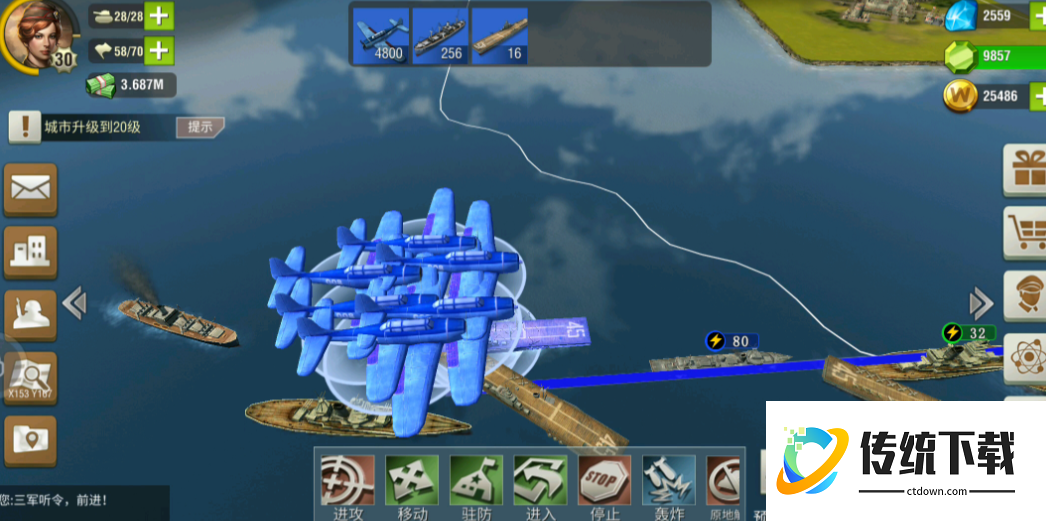Screen dimensions: 1046x521
Task: Select the 进攻 attack command
Action: coord(348,484)
